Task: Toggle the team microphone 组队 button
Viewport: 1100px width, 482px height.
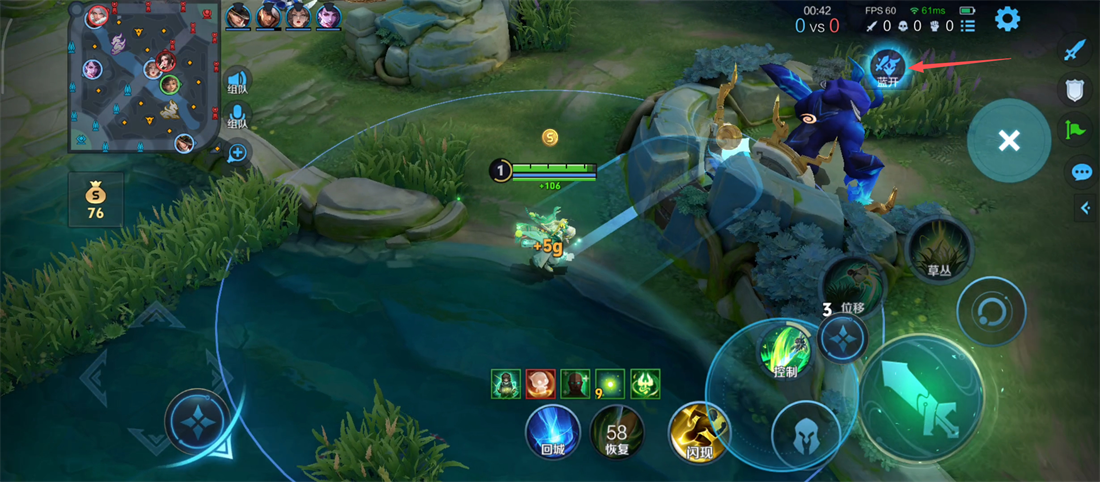Action: (237, 117)
